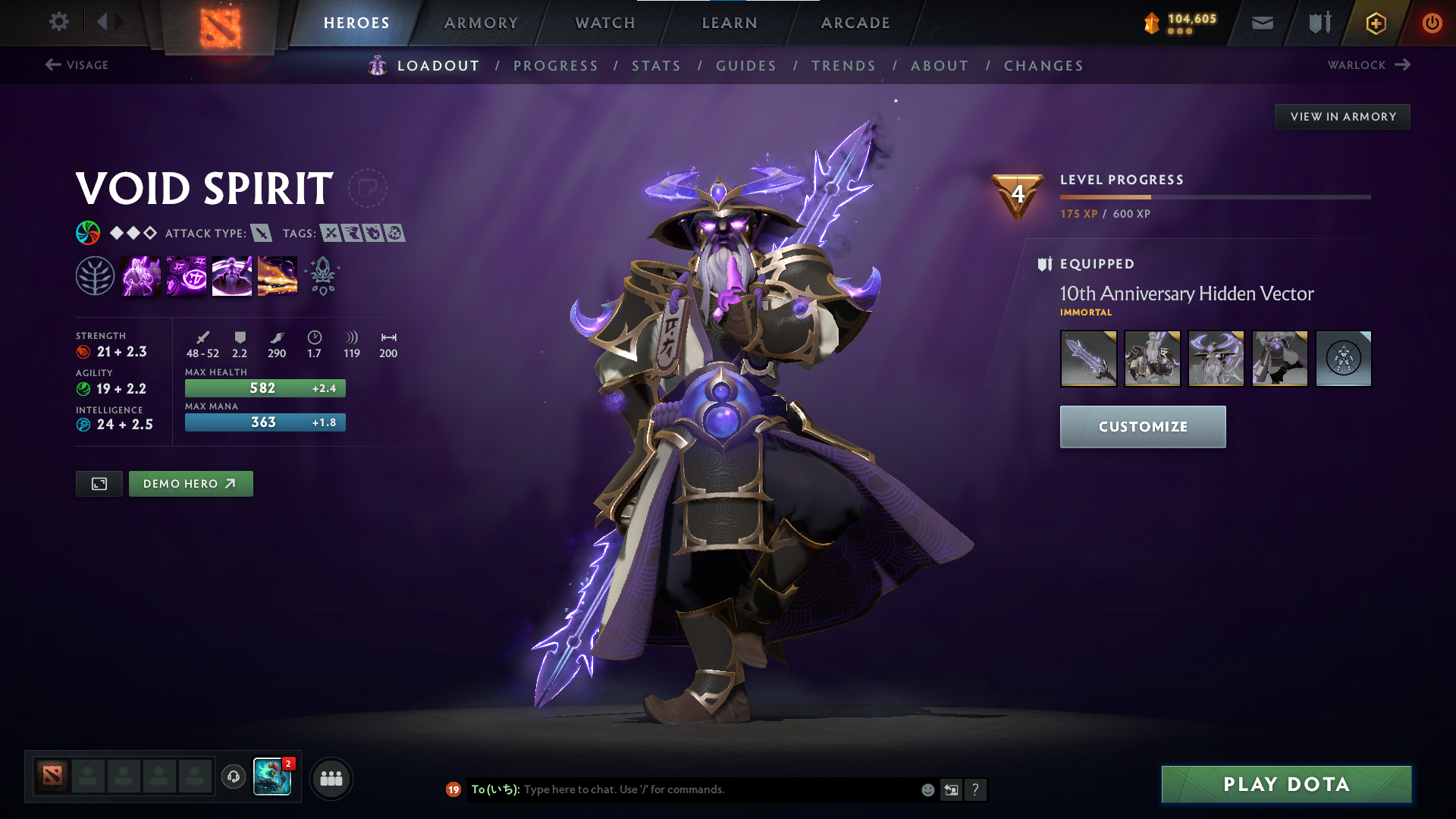Image resolution: width=1456 pixels, height=819 pixels.
Task: Click the smiley emoticon icon in chat bar
Action: click(927, 789)
